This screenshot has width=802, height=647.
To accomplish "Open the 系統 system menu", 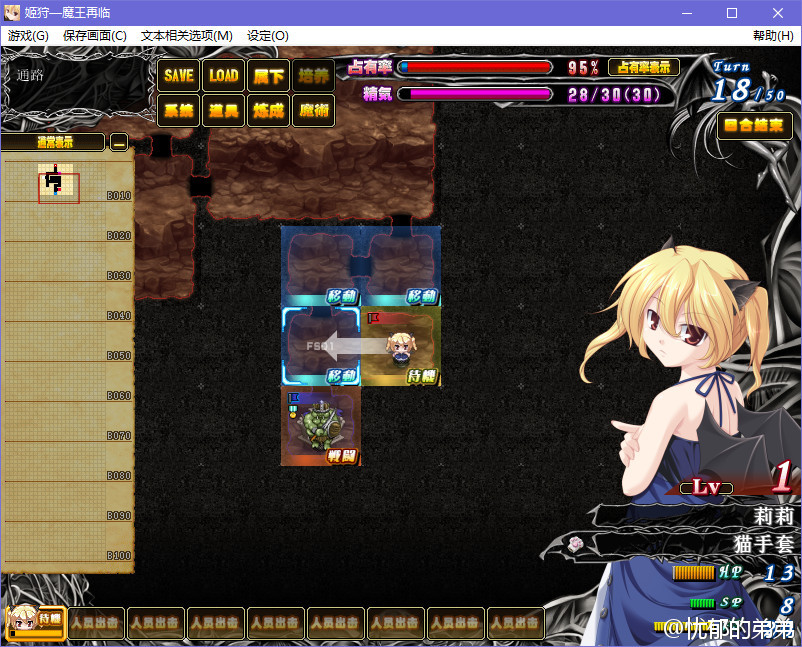I will coord(179,110).
